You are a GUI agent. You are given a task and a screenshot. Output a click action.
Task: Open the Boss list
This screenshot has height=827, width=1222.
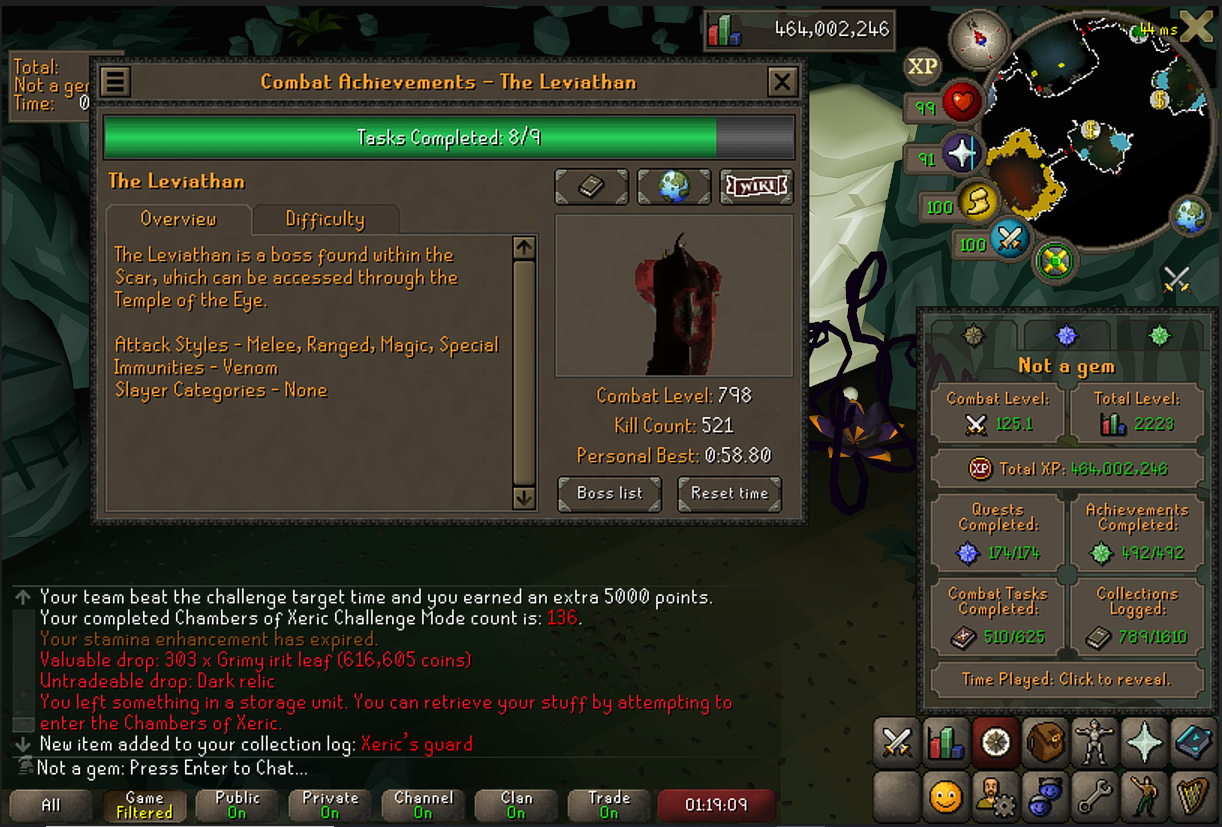609,493
